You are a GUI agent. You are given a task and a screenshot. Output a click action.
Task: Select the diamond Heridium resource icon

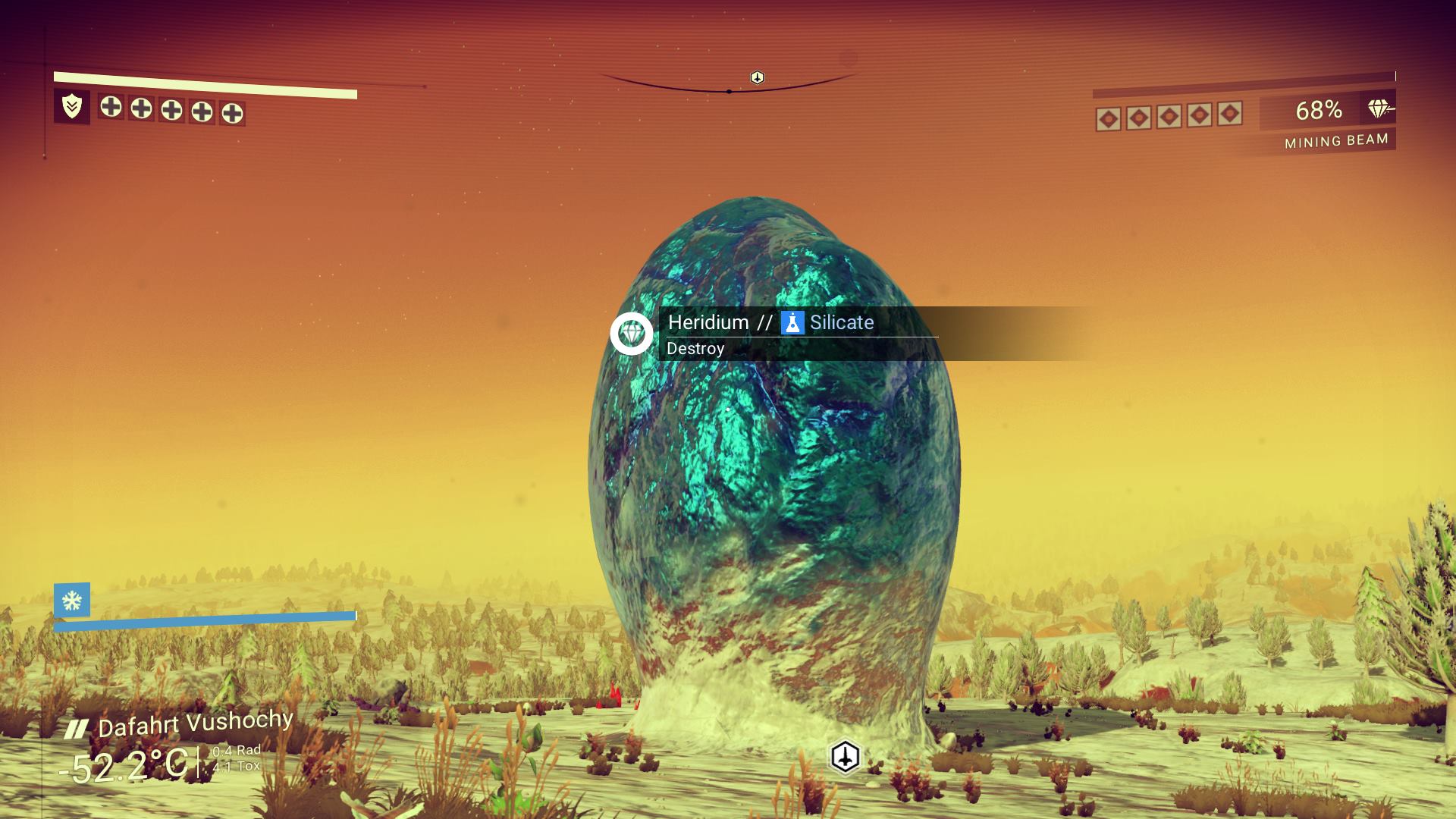pos(632,333)
